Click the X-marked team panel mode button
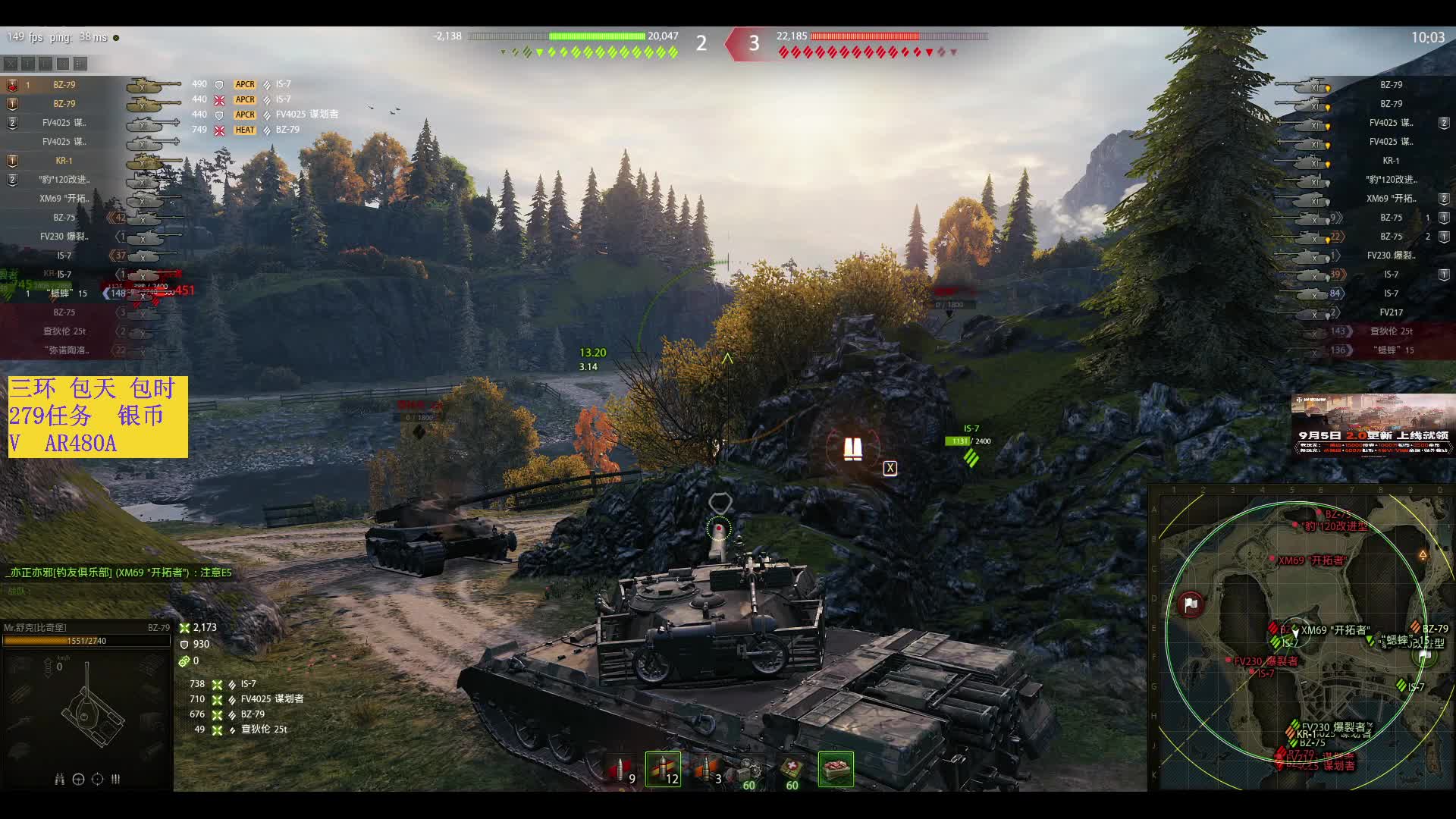 [x=11, y=64]
